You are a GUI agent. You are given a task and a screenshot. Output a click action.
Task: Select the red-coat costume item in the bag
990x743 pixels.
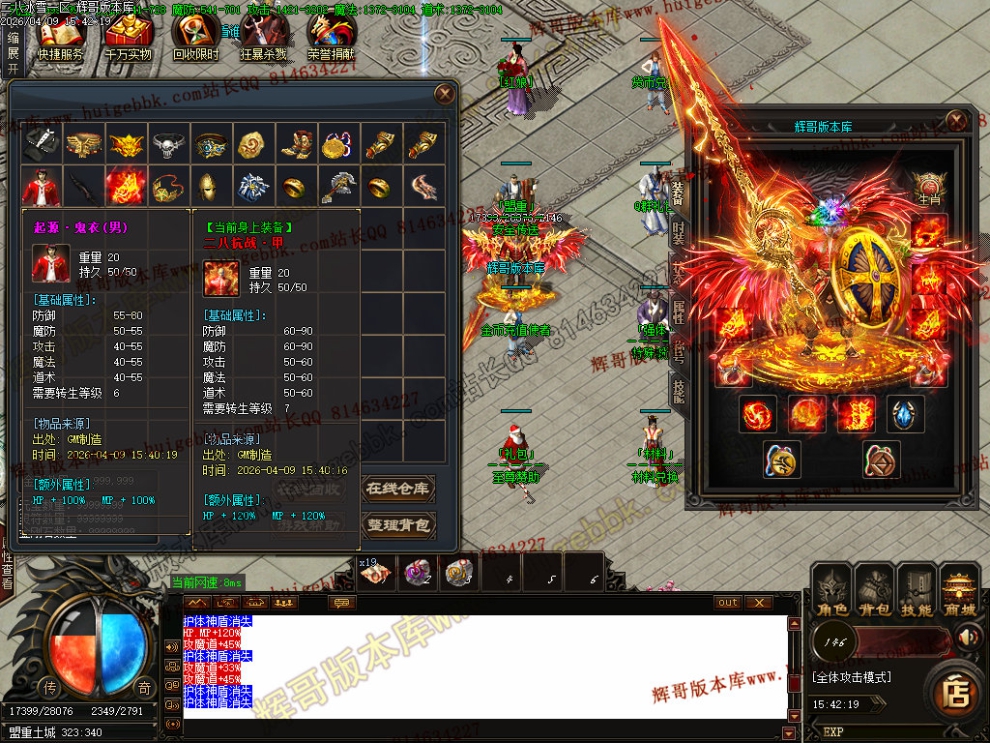(x=42, y=187)
